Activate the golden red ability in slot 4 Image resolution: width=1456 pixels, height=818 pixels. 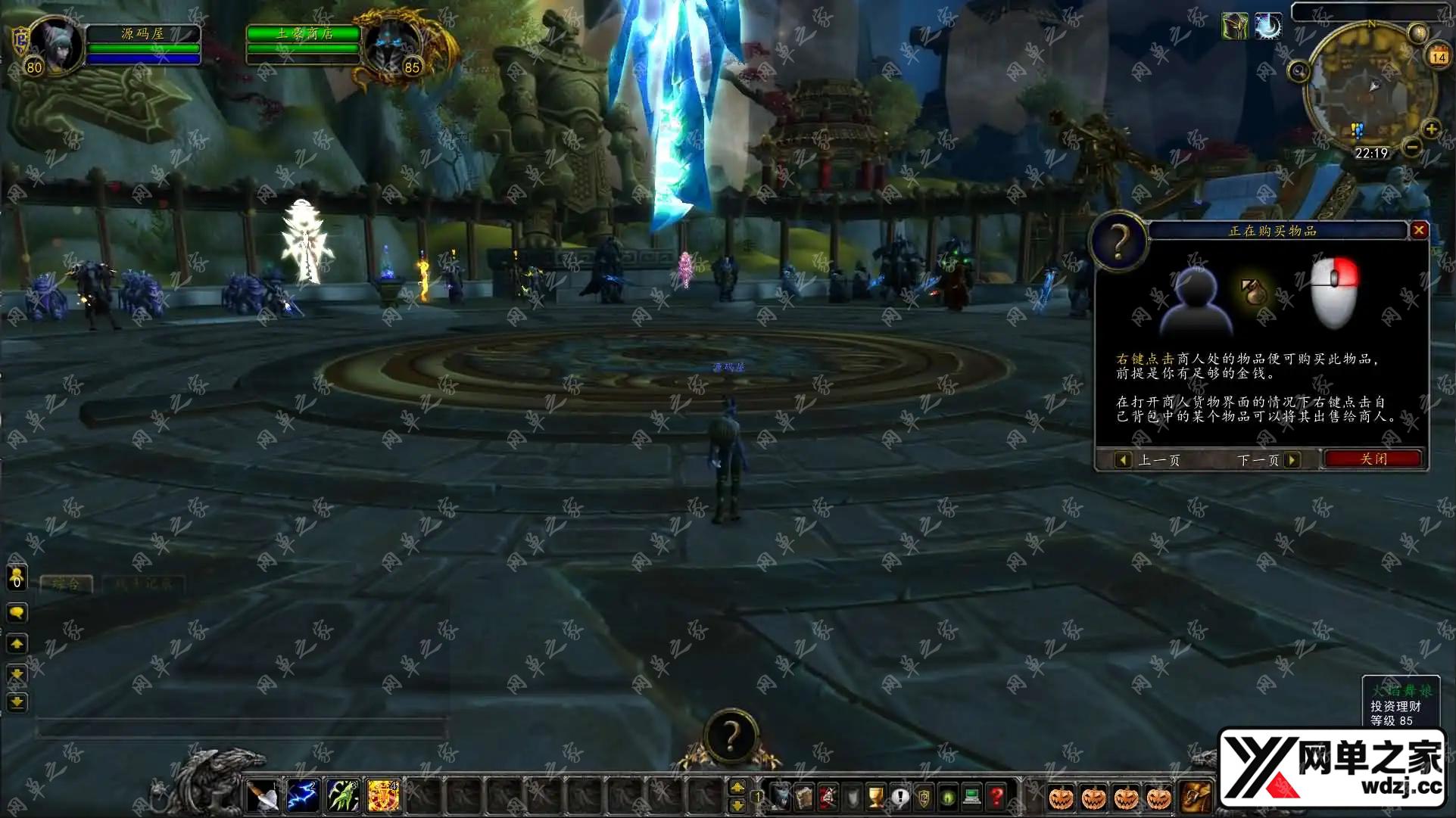click(x=383, y=796)
